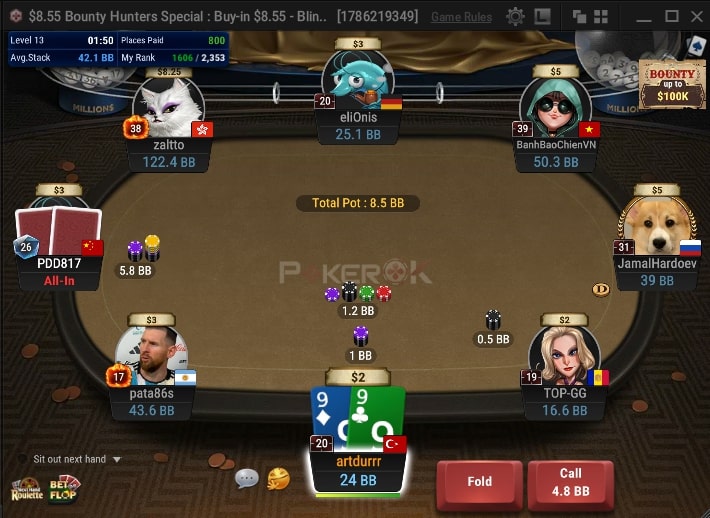
Task: Toggle Sit out next hand checkbox
Action: click(23, 459)
